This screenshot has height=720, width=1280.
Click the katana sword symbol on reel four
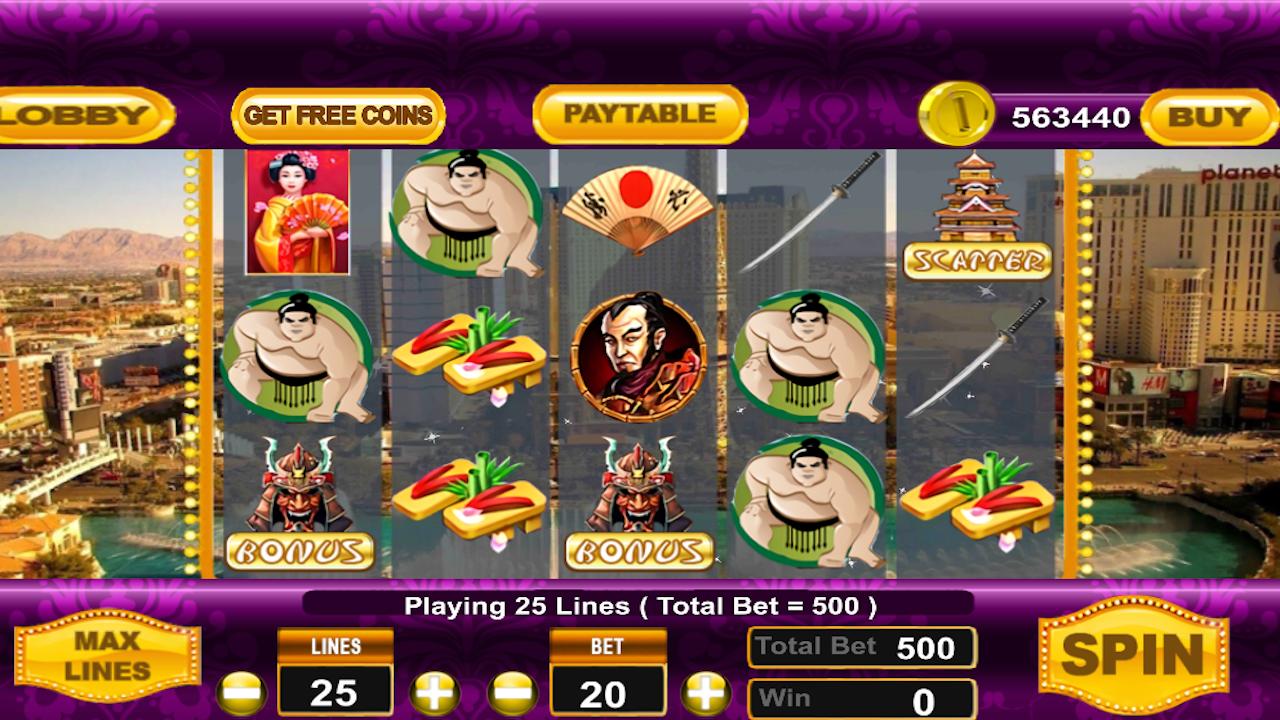(810, 210)
